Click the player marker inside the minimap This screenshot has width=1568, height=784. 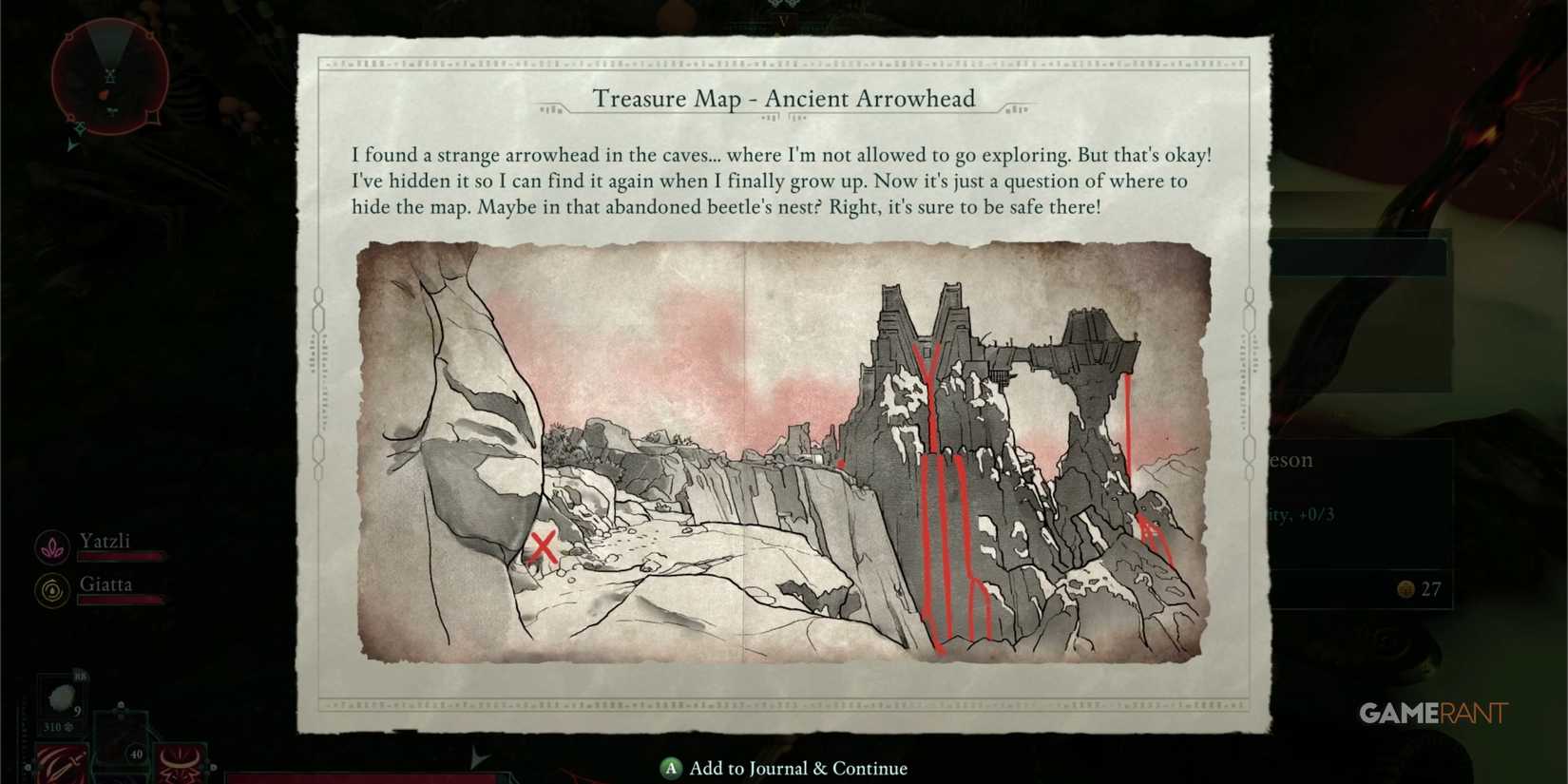(109, 76)
